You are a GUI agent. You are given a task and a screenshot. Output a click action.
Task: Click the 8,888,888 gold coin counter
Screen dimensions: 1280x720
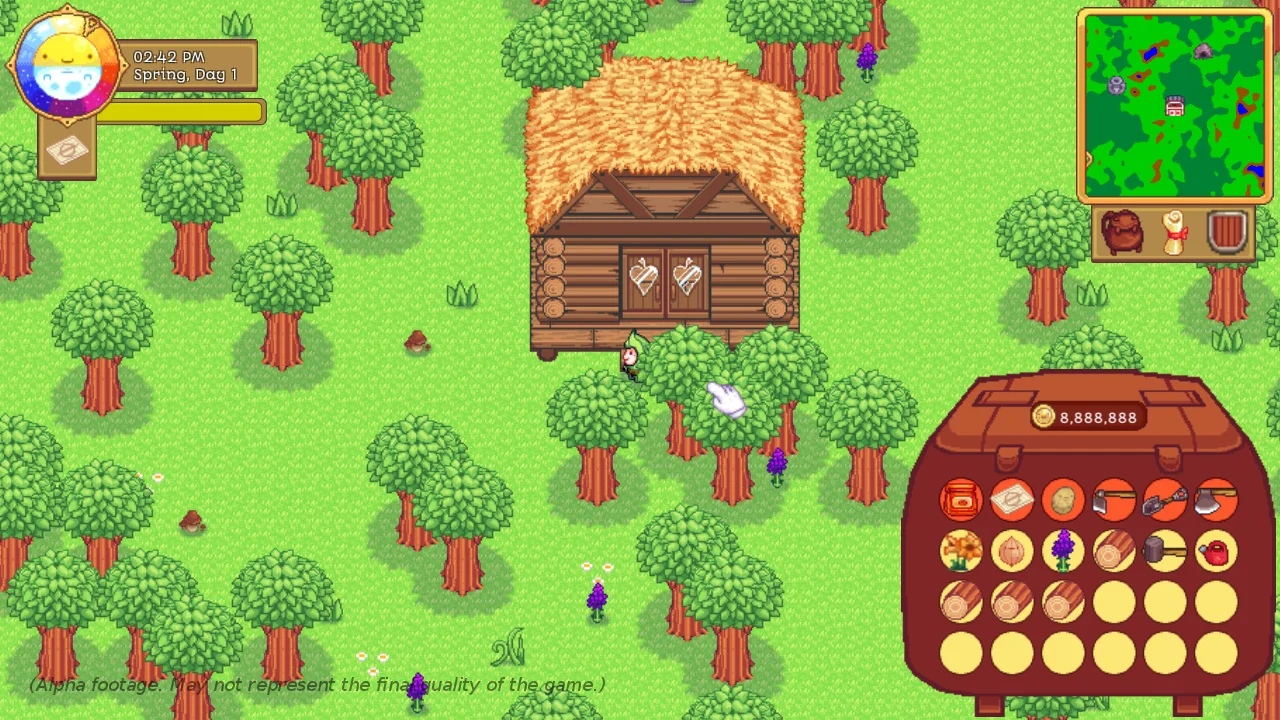(1087, 418)
